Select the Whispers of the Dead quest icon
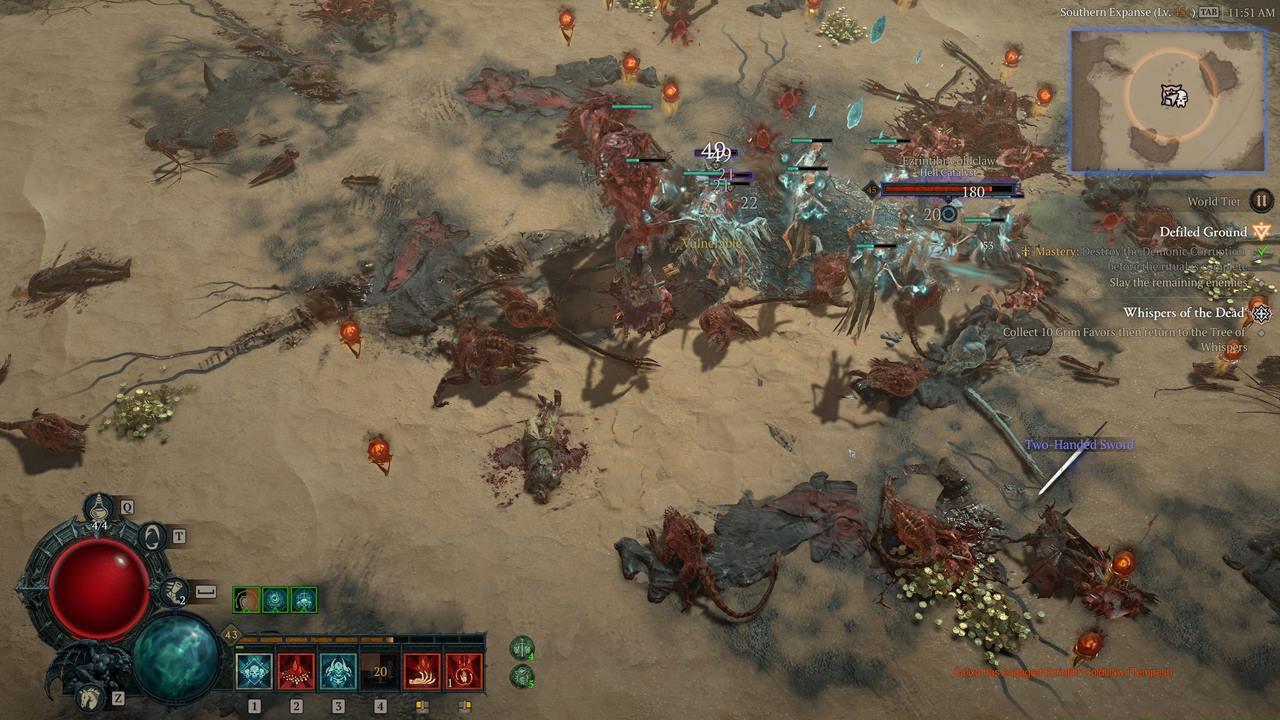The height and width of the screenshot is (720, 1280). (1261, 313)
